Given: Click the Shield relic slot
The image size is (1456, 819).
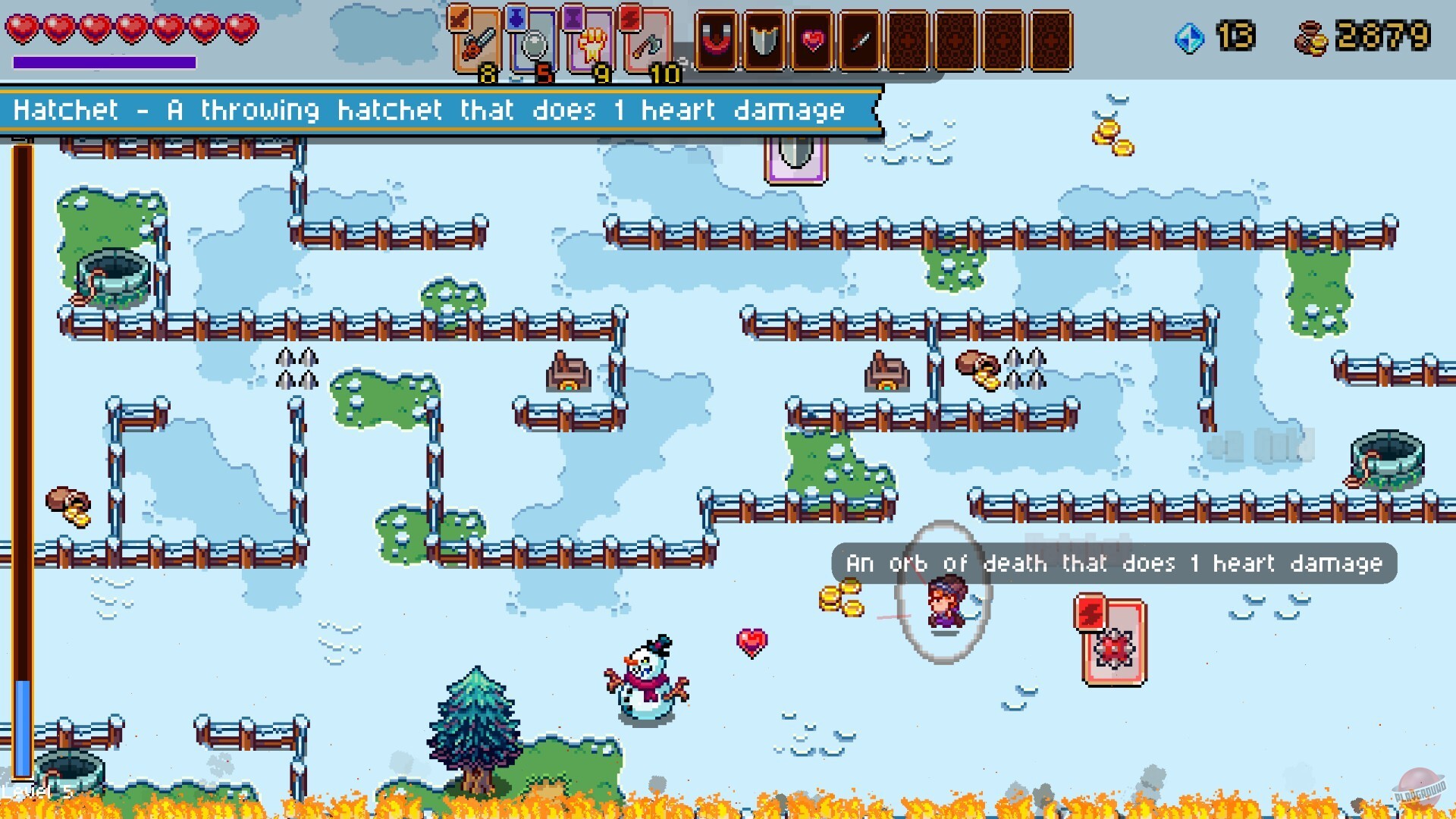Looking at the screenshot, I should [766, 42].
